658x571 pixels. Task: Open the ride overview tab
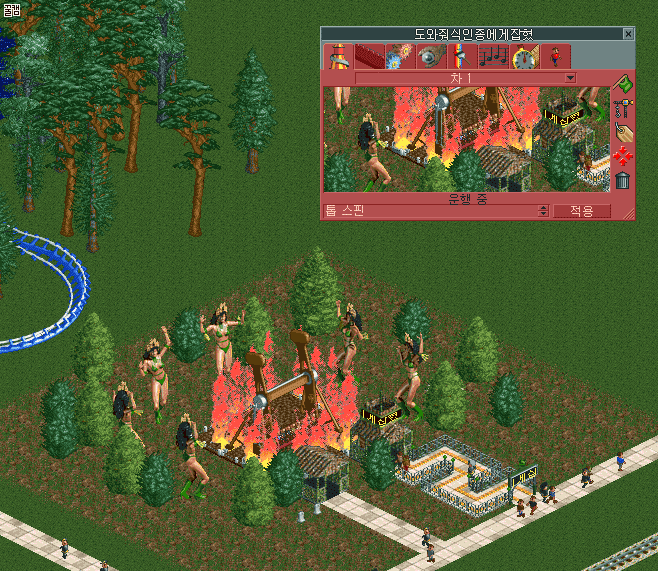(338, 57)
